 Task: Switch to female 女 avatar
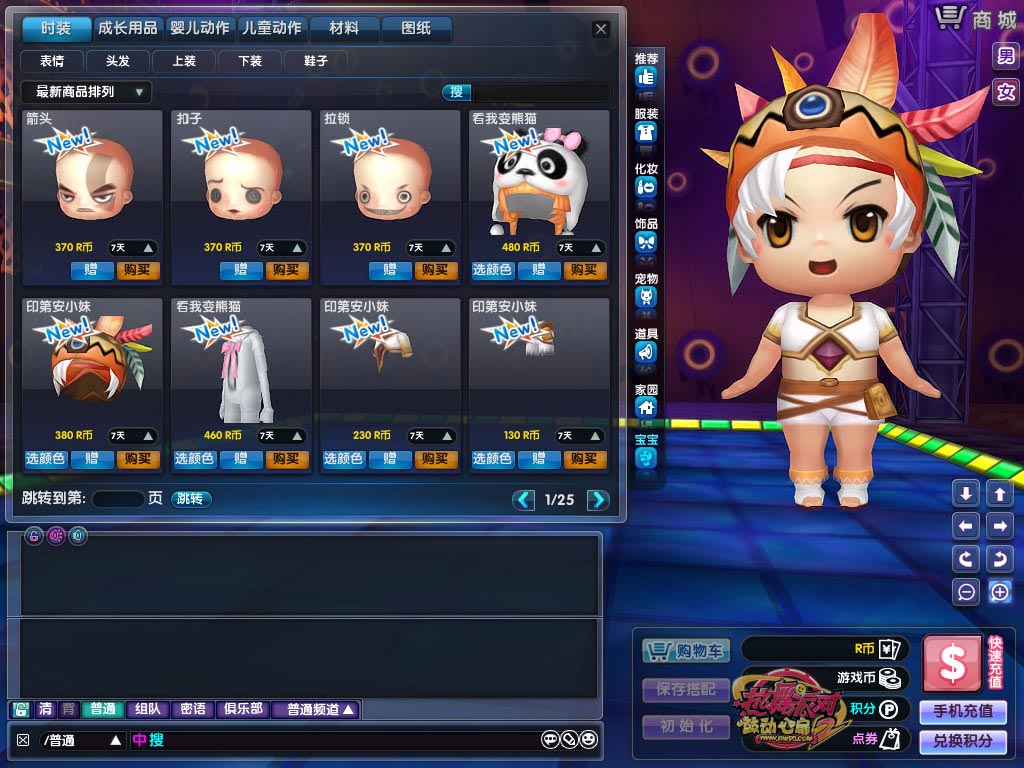click(1005, 92)
